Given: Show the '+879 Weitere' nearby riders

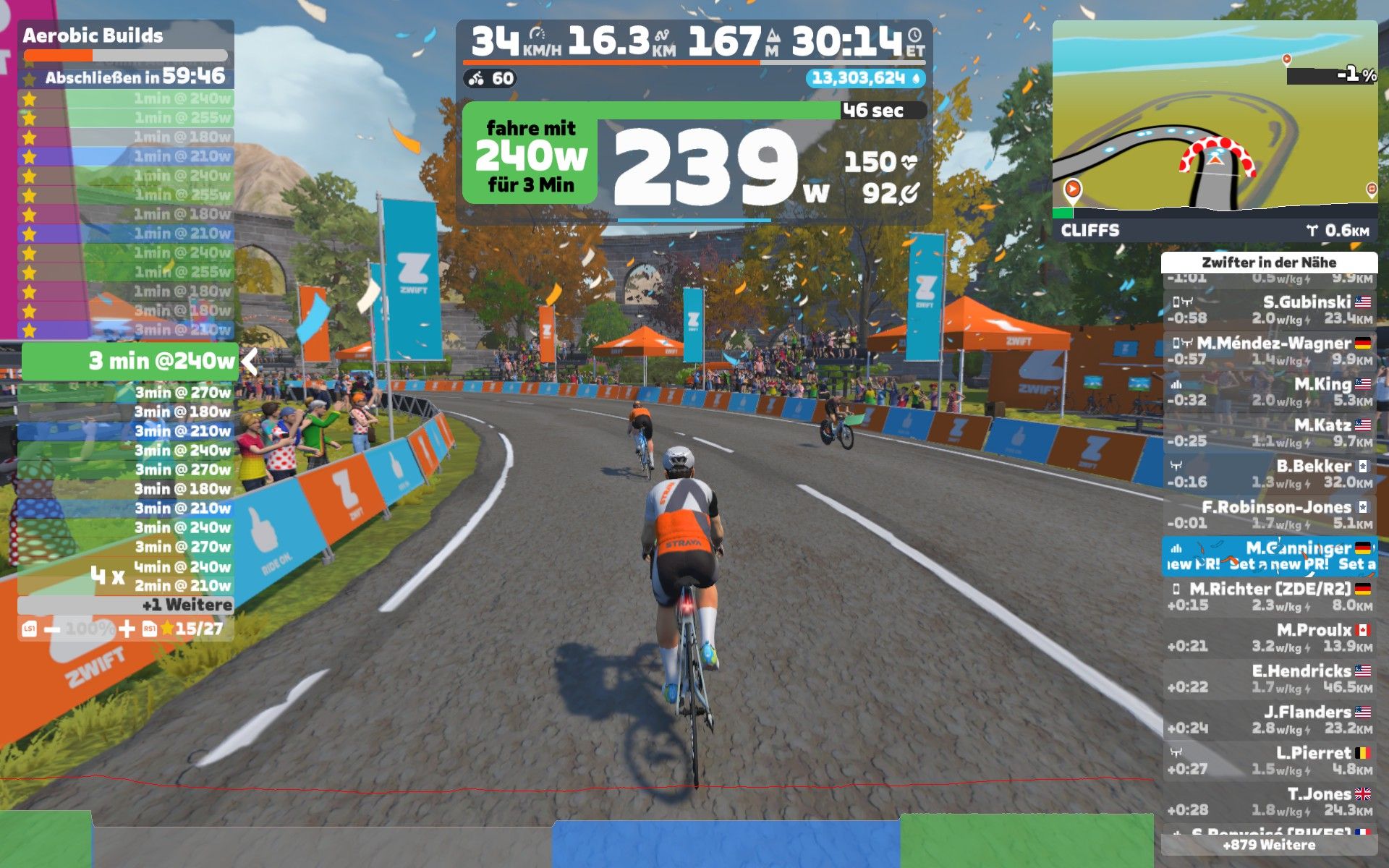Looking at the screenshot, I should (x=1269, y=845).
